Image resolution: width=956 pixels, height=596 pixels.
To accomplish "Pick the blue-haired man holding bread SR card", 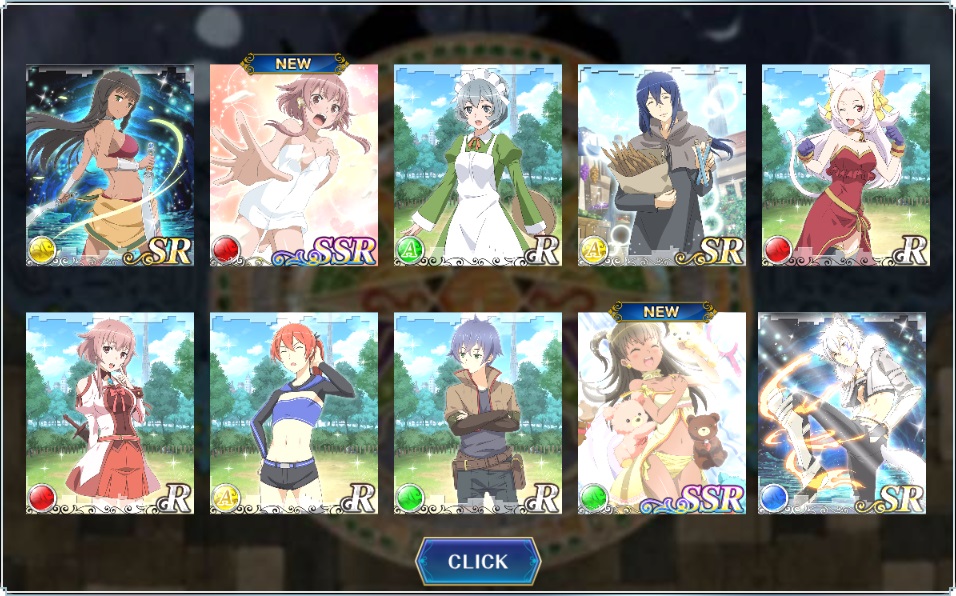I will [x=662, y=166].
